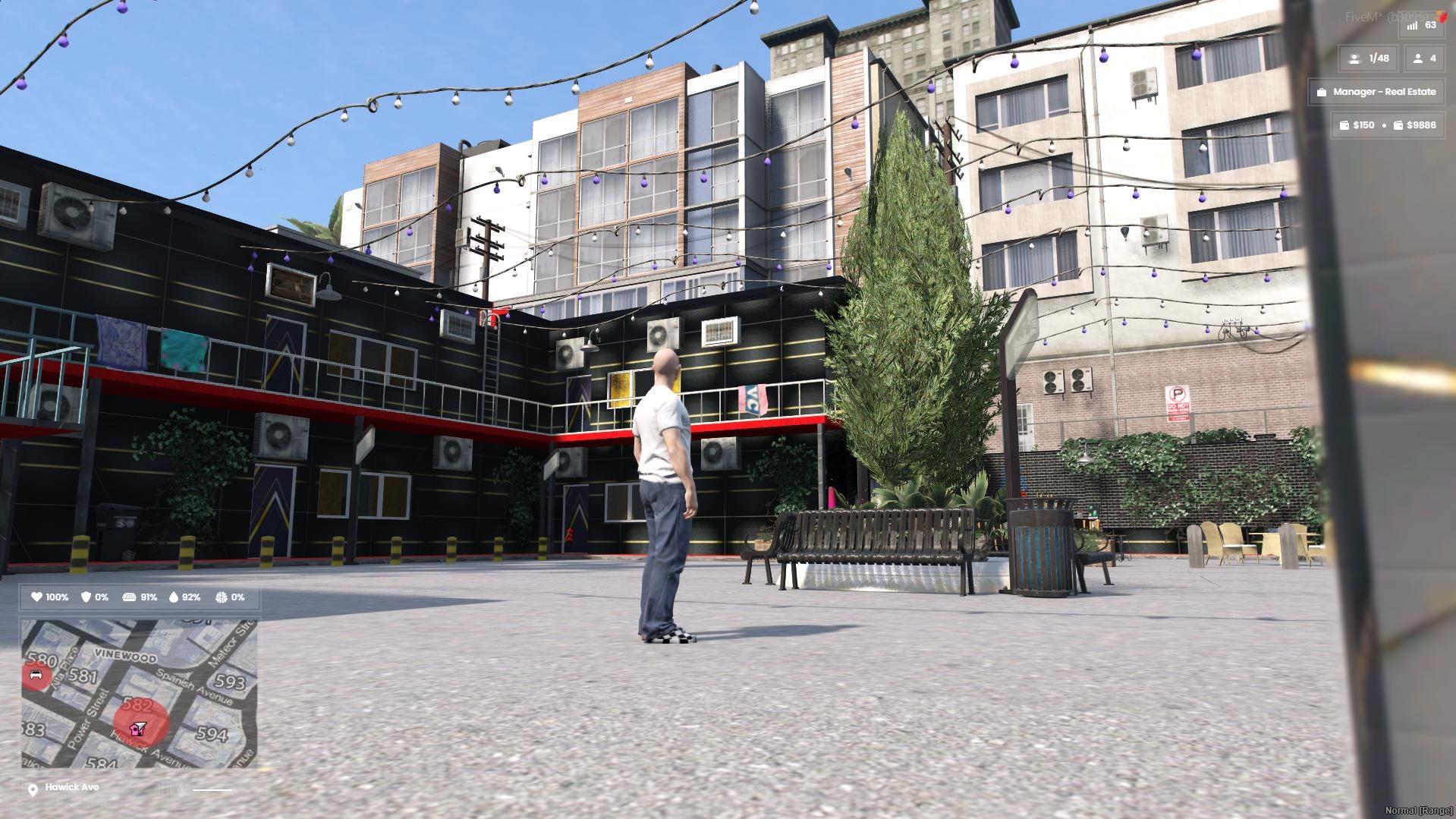The image size is (1456, 819).
Task: Select the red car blip on the minimap
Action: [x=35, y=674]
